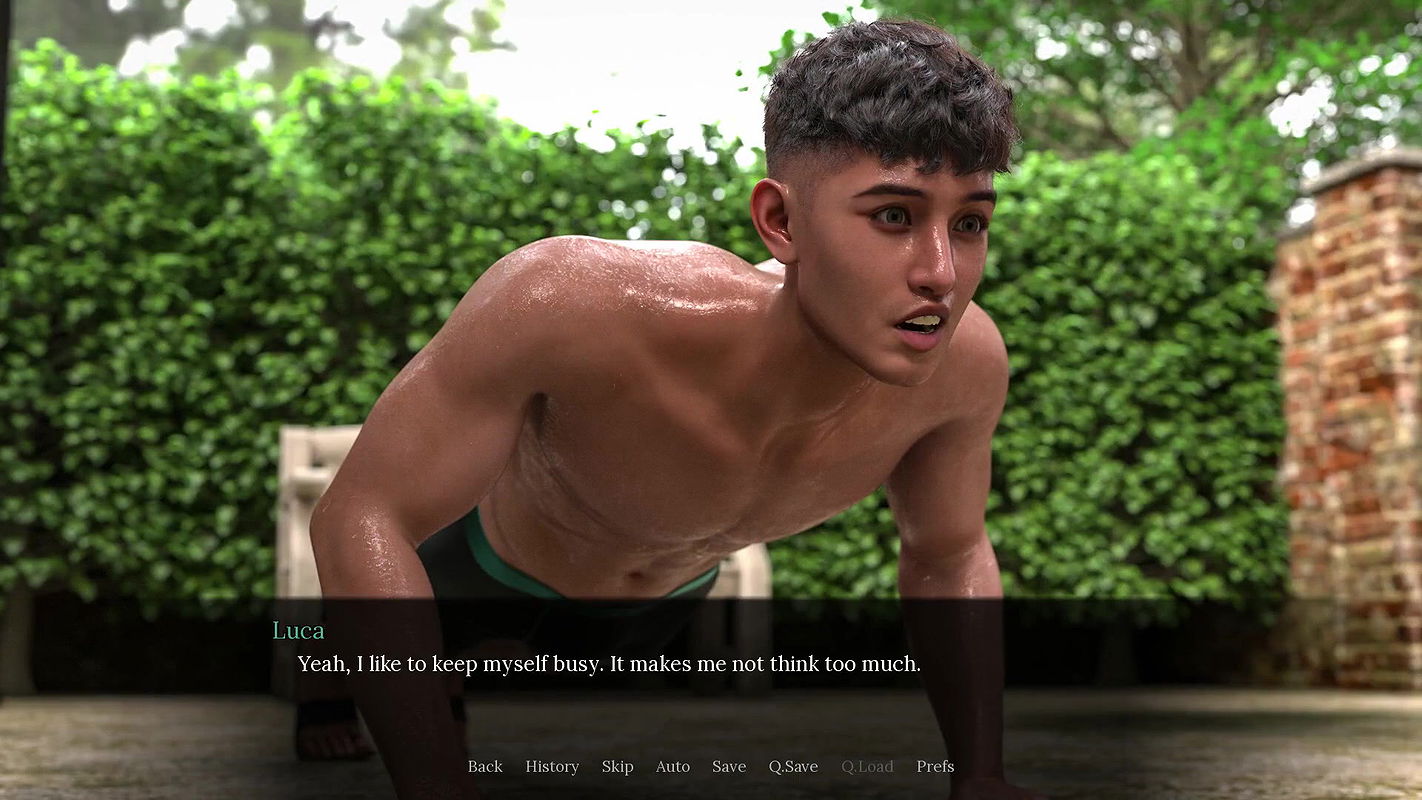Turn on Auto advance
The width and height of the screenshot is (1422, 800).
click(x=672, y=766)
